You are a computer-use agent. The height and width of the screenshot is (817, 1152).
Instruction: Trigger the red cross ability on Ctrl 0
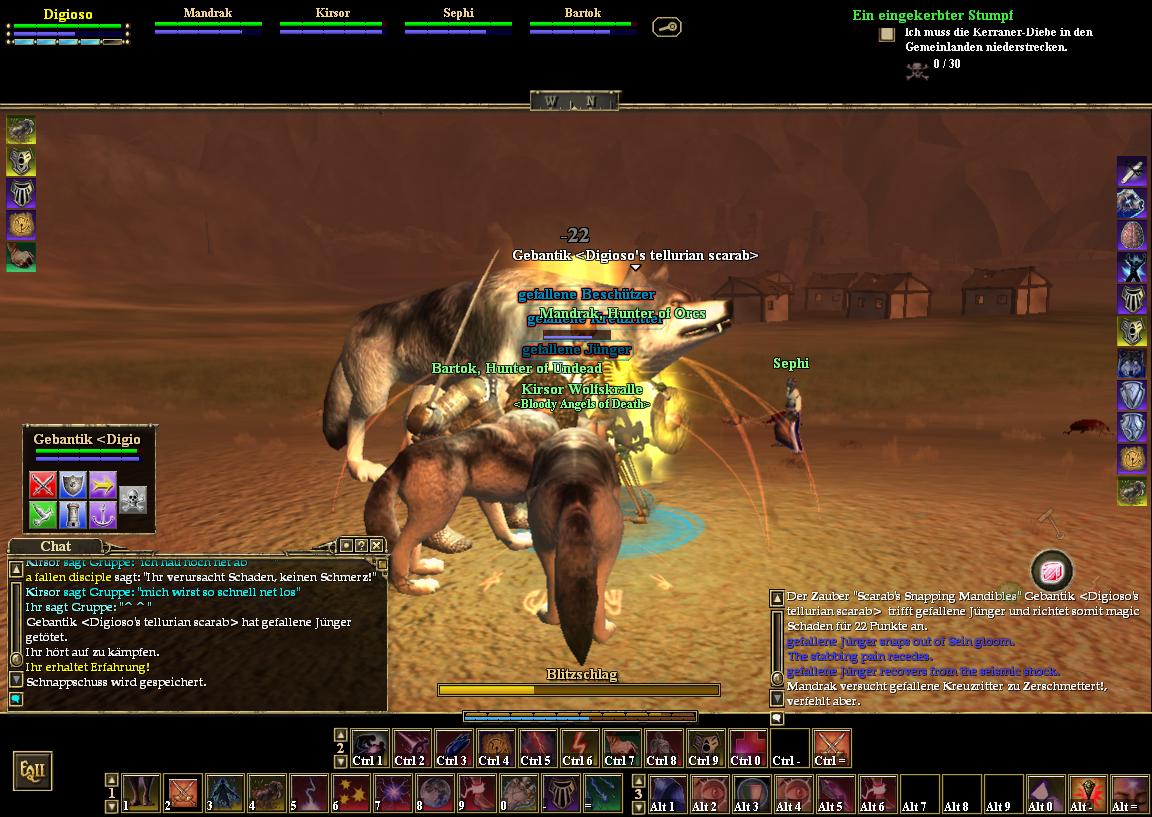point(746,746)
